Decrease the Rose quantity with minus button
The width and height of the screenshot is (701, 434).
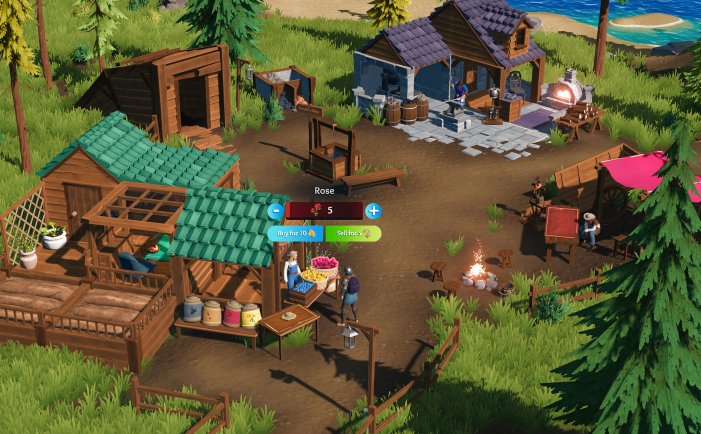[x=275, y=211]
